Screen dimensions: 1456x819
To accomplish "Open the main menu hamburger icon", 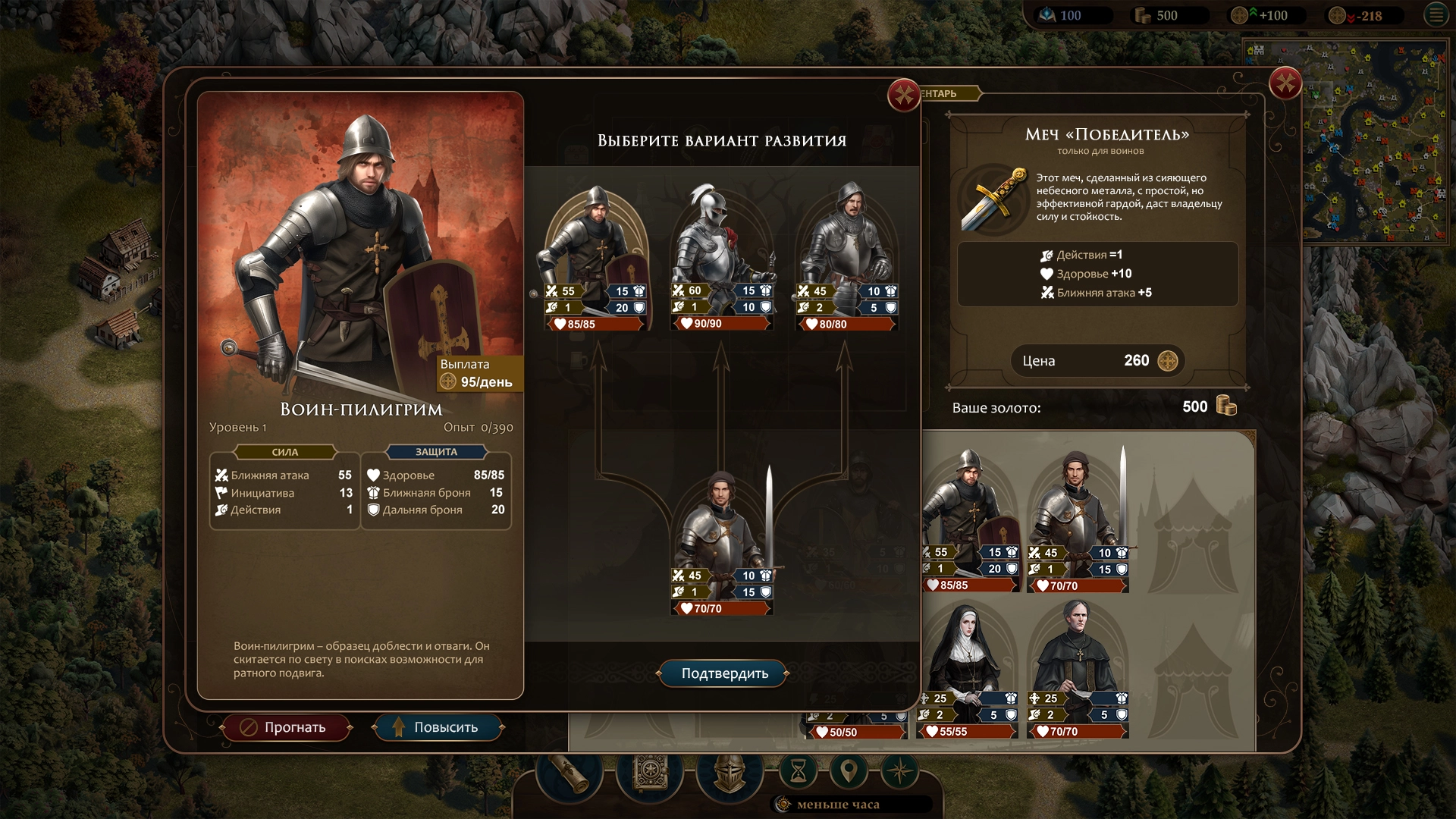I will click(1436, 15).
